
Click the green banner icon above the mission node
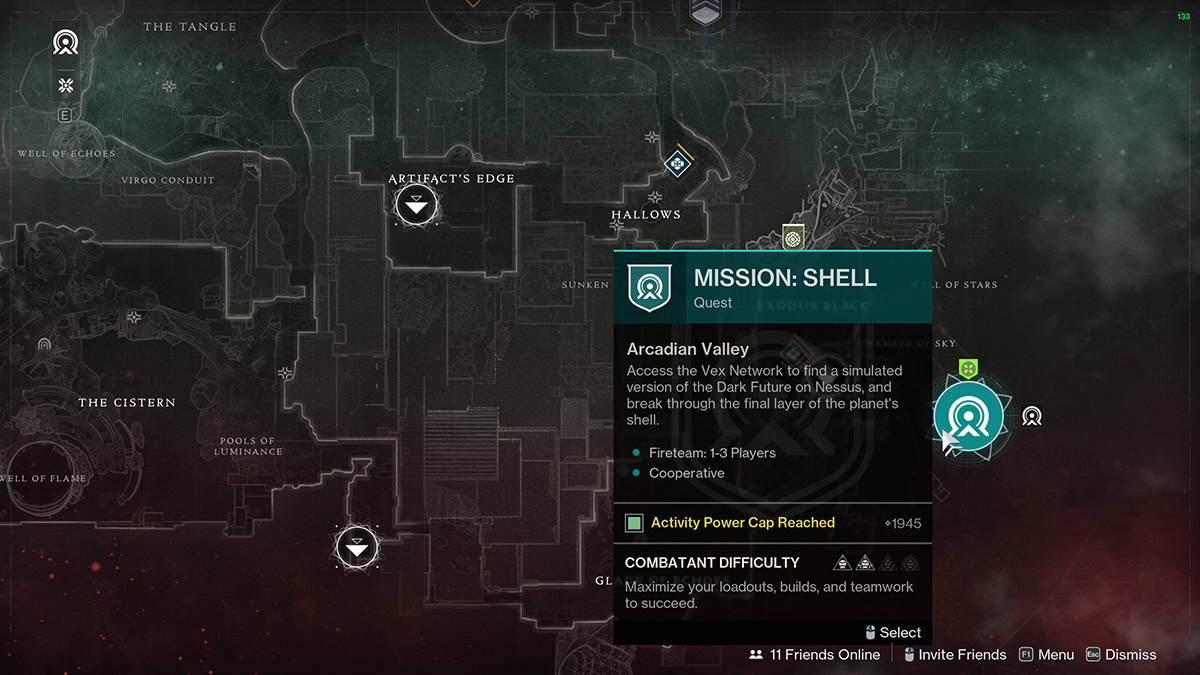pos(967,369)
